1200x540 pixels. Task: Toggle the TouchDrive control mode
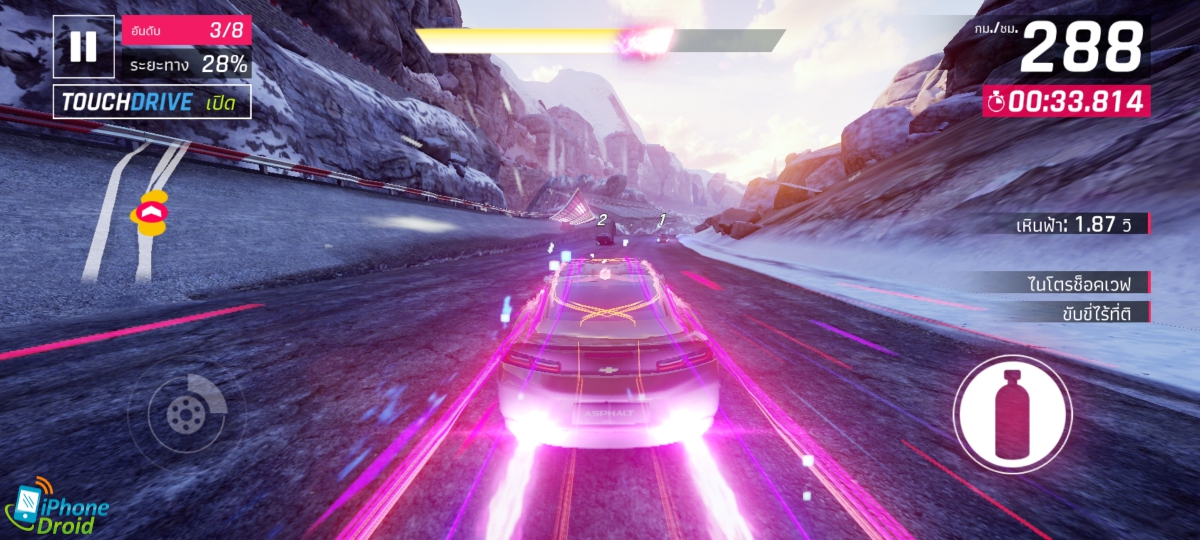[x=152, y=102]
